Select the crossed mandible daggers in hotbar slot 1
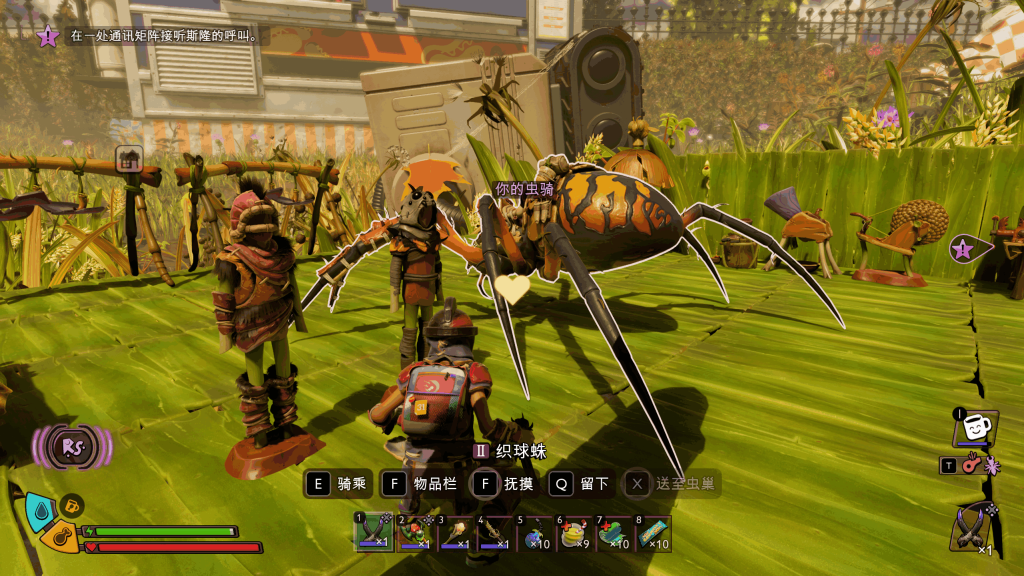The height and width of the screenshot is (576, 1024). pyautogui.click(x=374, y=532)
